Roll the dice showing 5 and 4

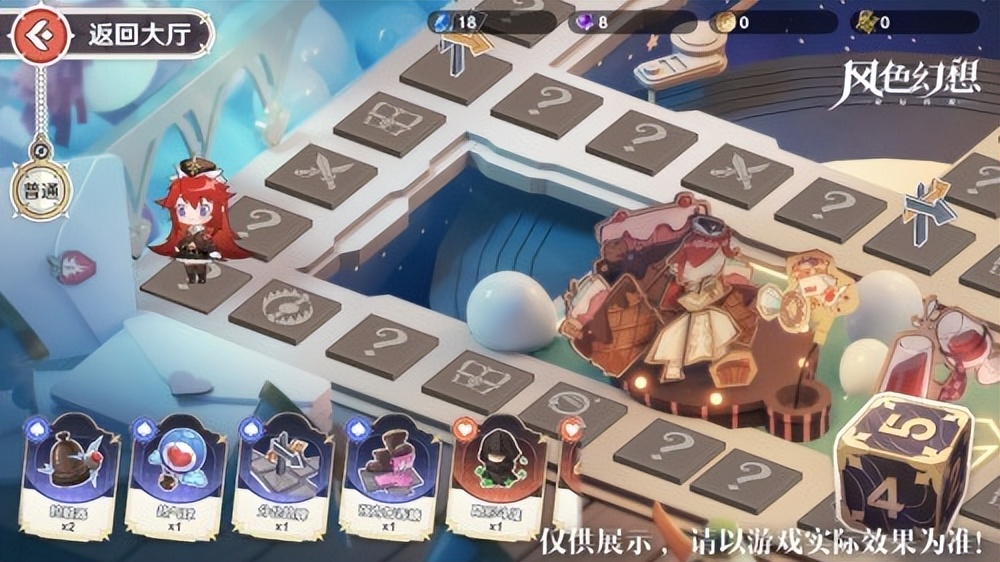coord(901,462)
